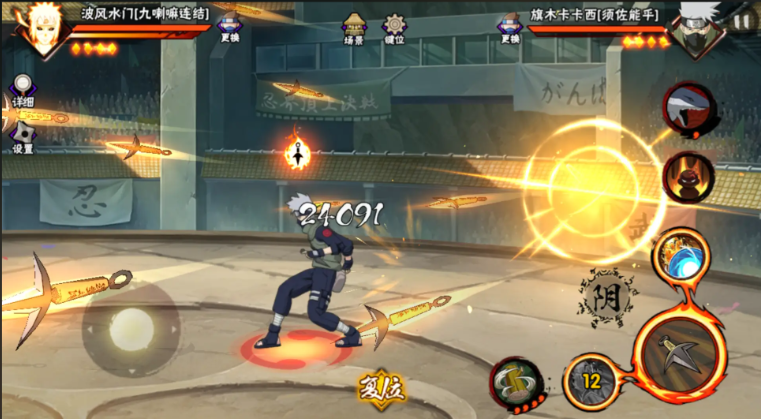The image size is (761, 419).
Task: Open the 键位 key layout gear
Action: [x=396, y=27]
